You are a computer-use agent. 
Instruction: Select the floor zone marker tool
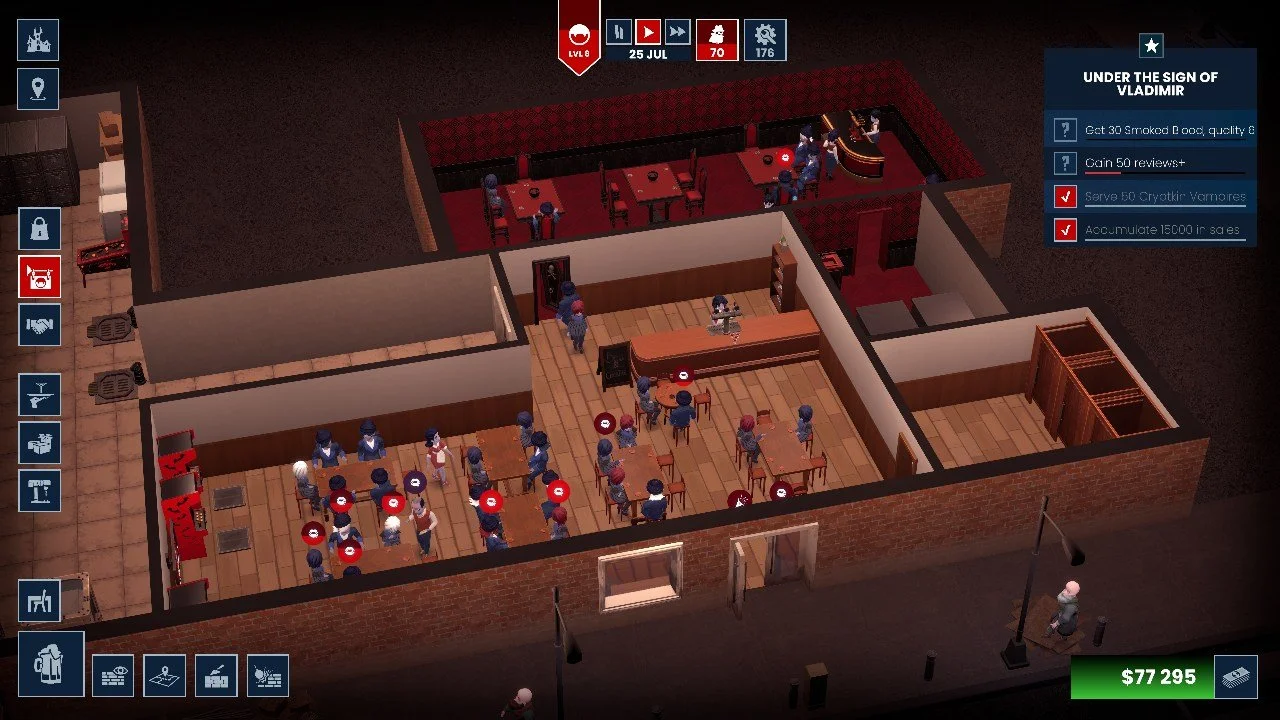(x=164, y=676)
